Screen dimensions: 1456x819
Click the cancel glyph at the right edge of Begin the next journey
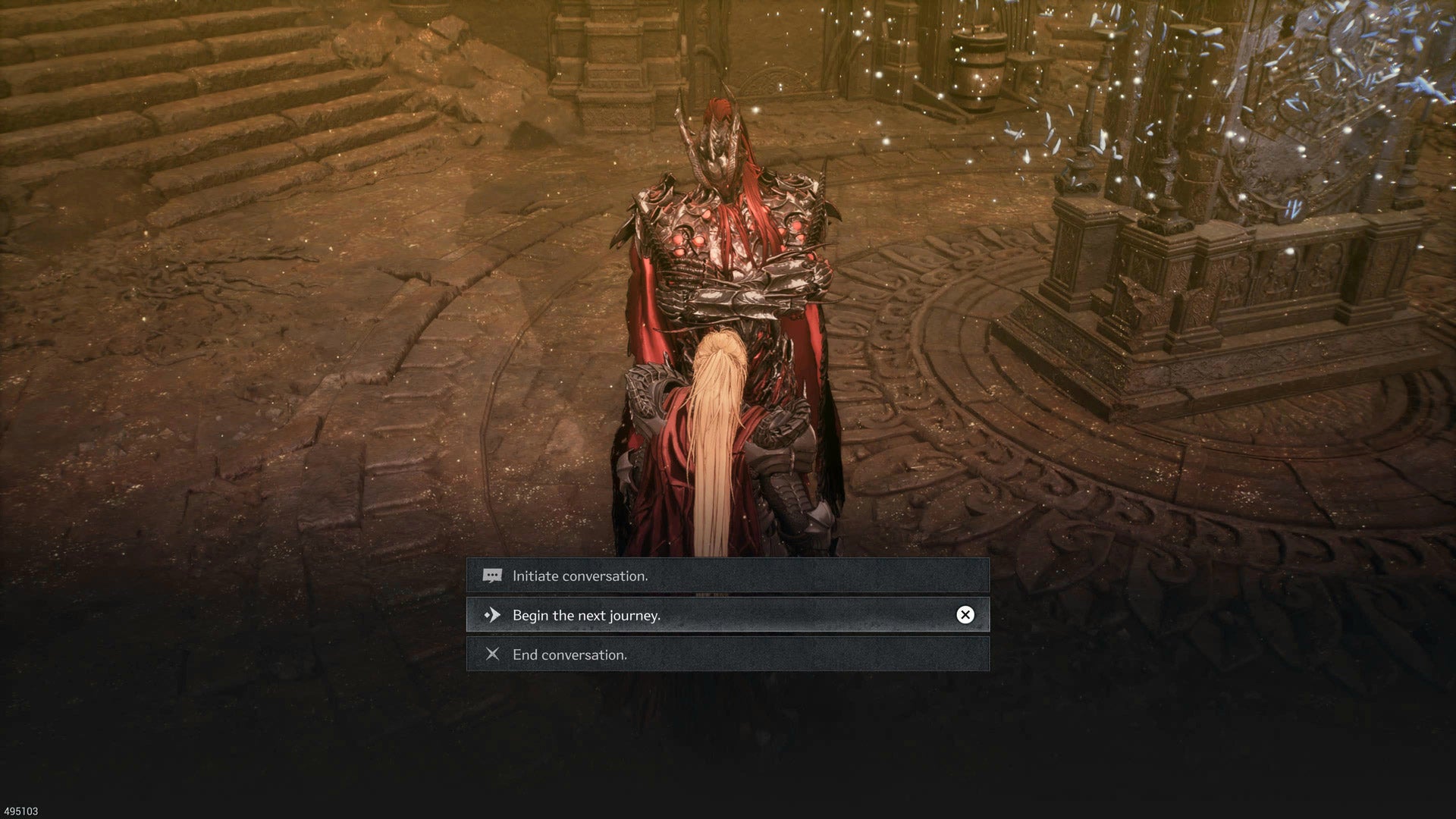(965, 615)
